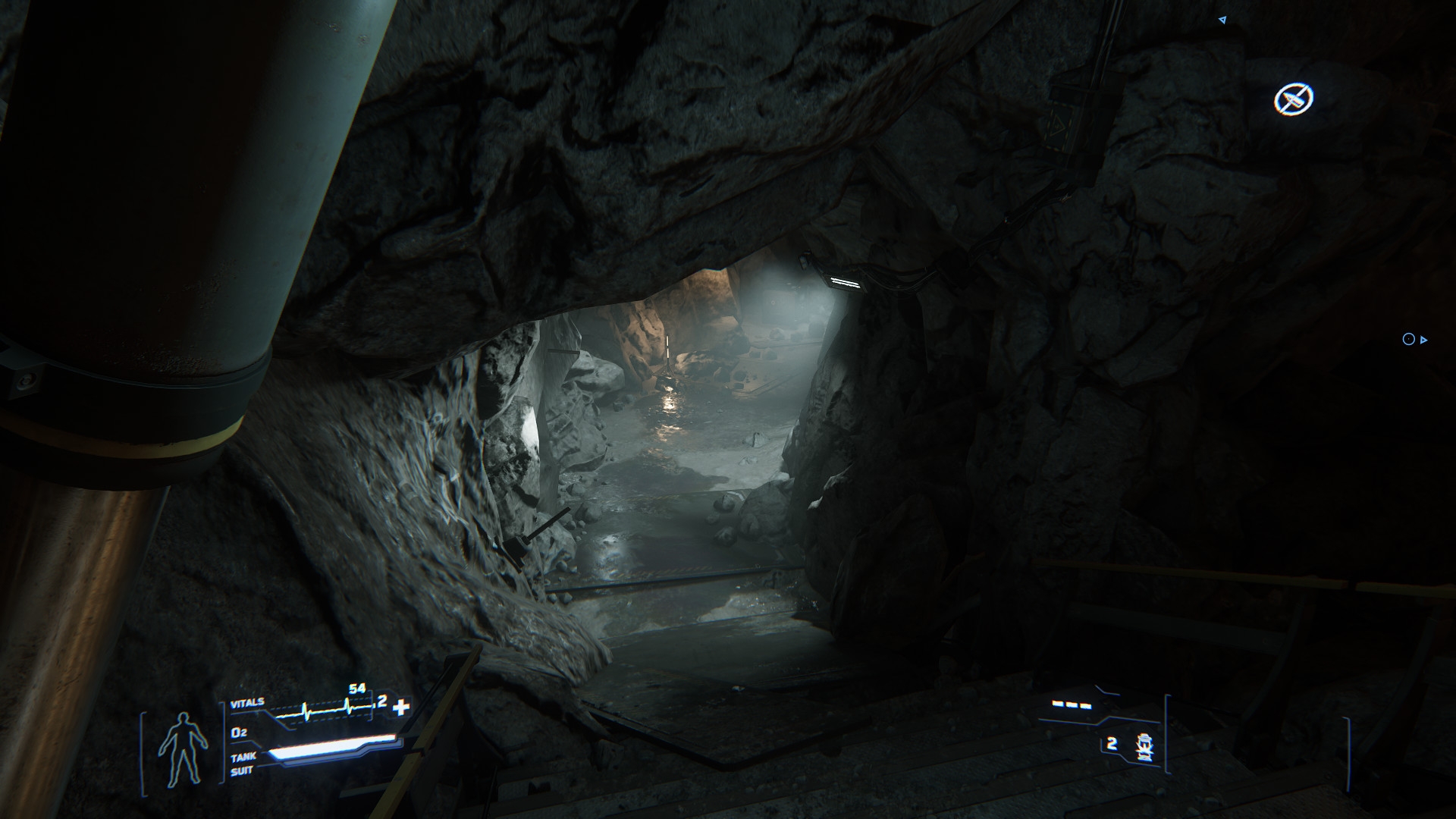Click the crossed-out bullet no-weapon icon
The width and height of the screenshot is (1456, 819).
pos(1293,99)
